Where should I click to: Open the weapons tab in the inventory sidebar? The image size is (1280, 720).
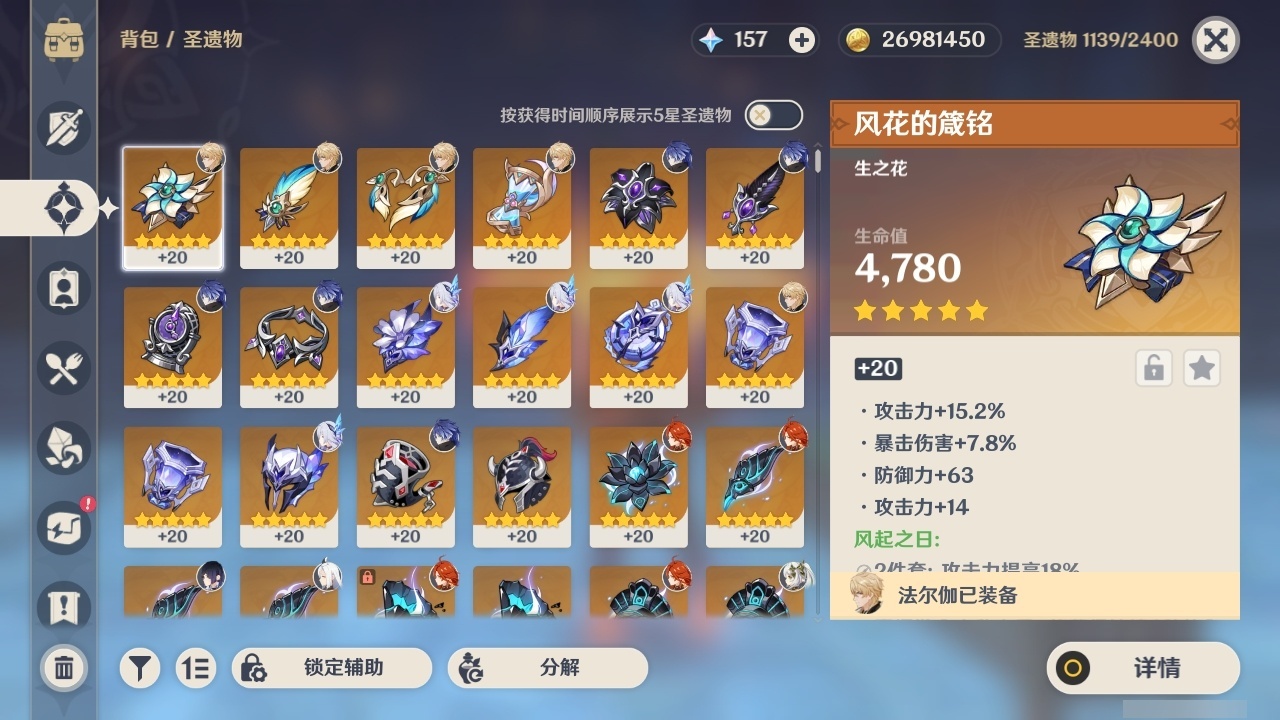tap(62, 127)
